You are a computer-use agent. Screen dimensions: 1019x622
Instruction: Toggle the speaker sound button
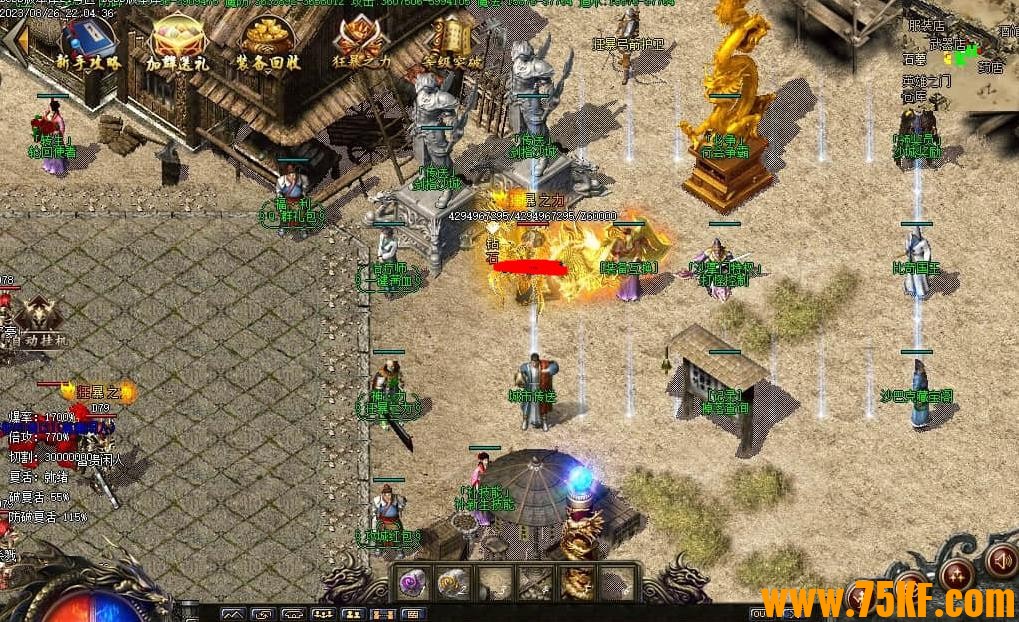[x=1001, y=561]
